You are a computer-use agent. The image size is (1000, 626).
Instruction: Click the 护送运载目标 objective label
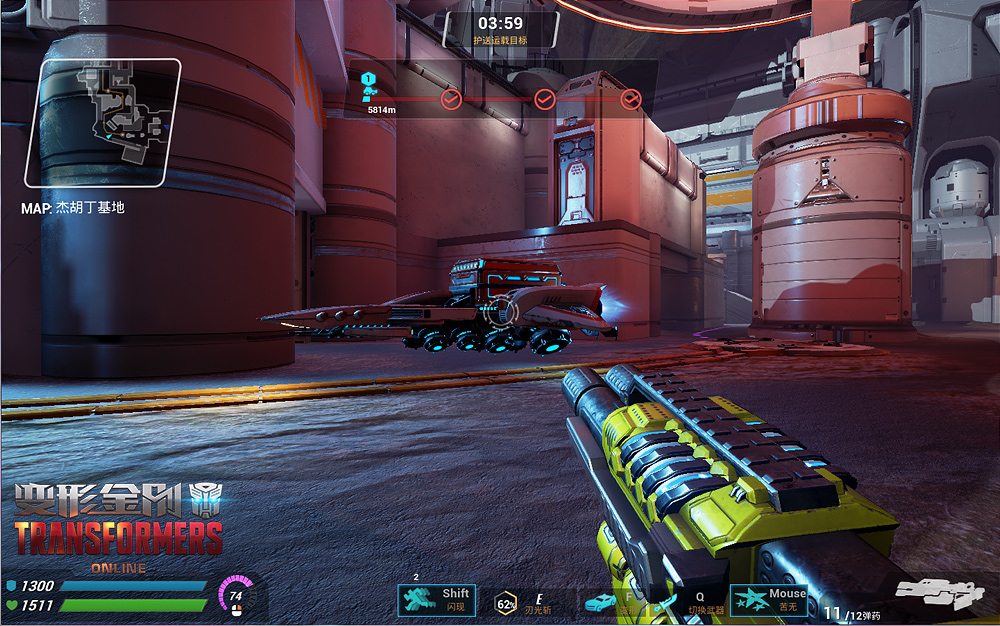pos(500,41)
